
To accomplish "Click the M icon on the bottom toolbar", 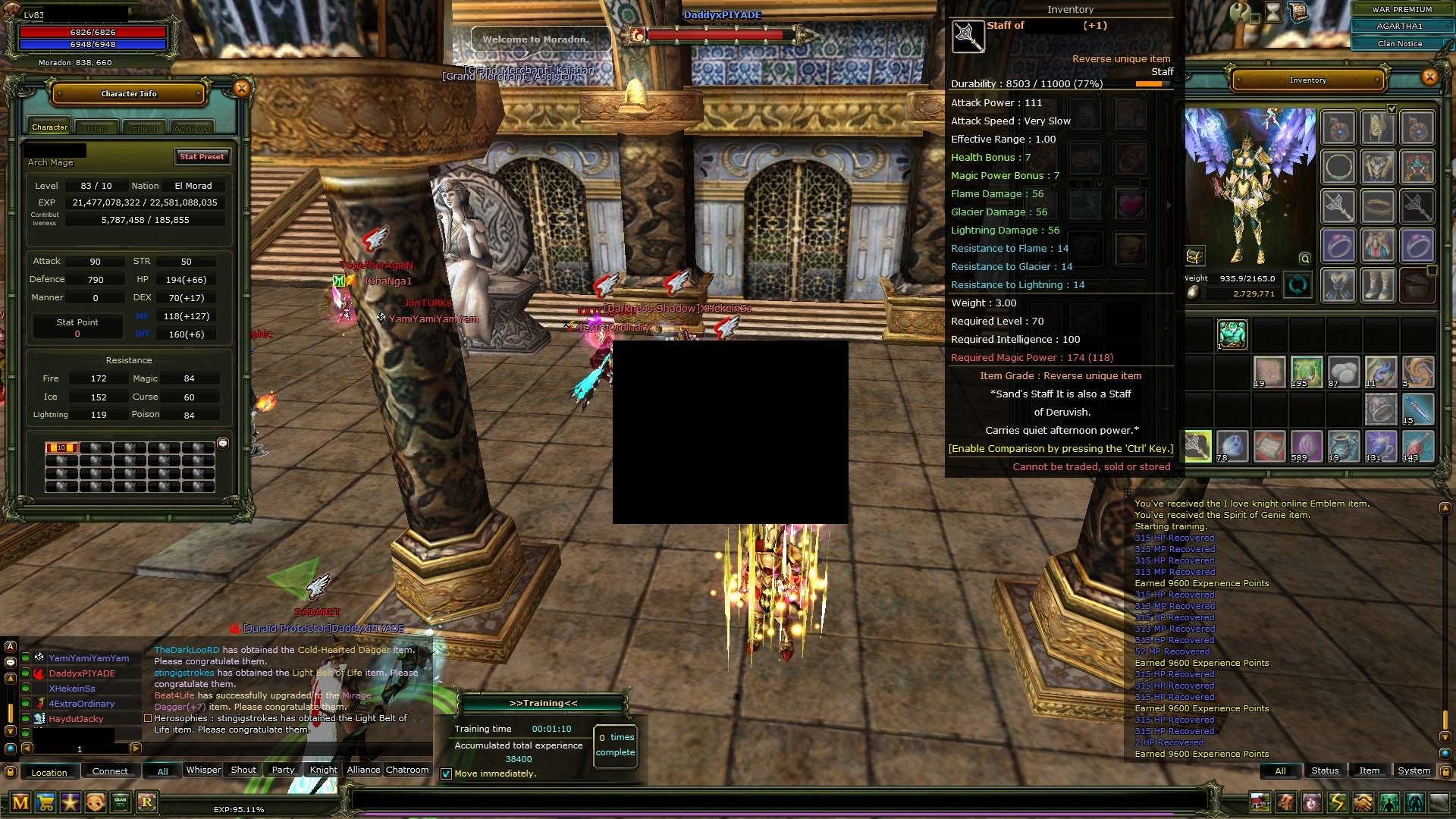I will 20,802.
